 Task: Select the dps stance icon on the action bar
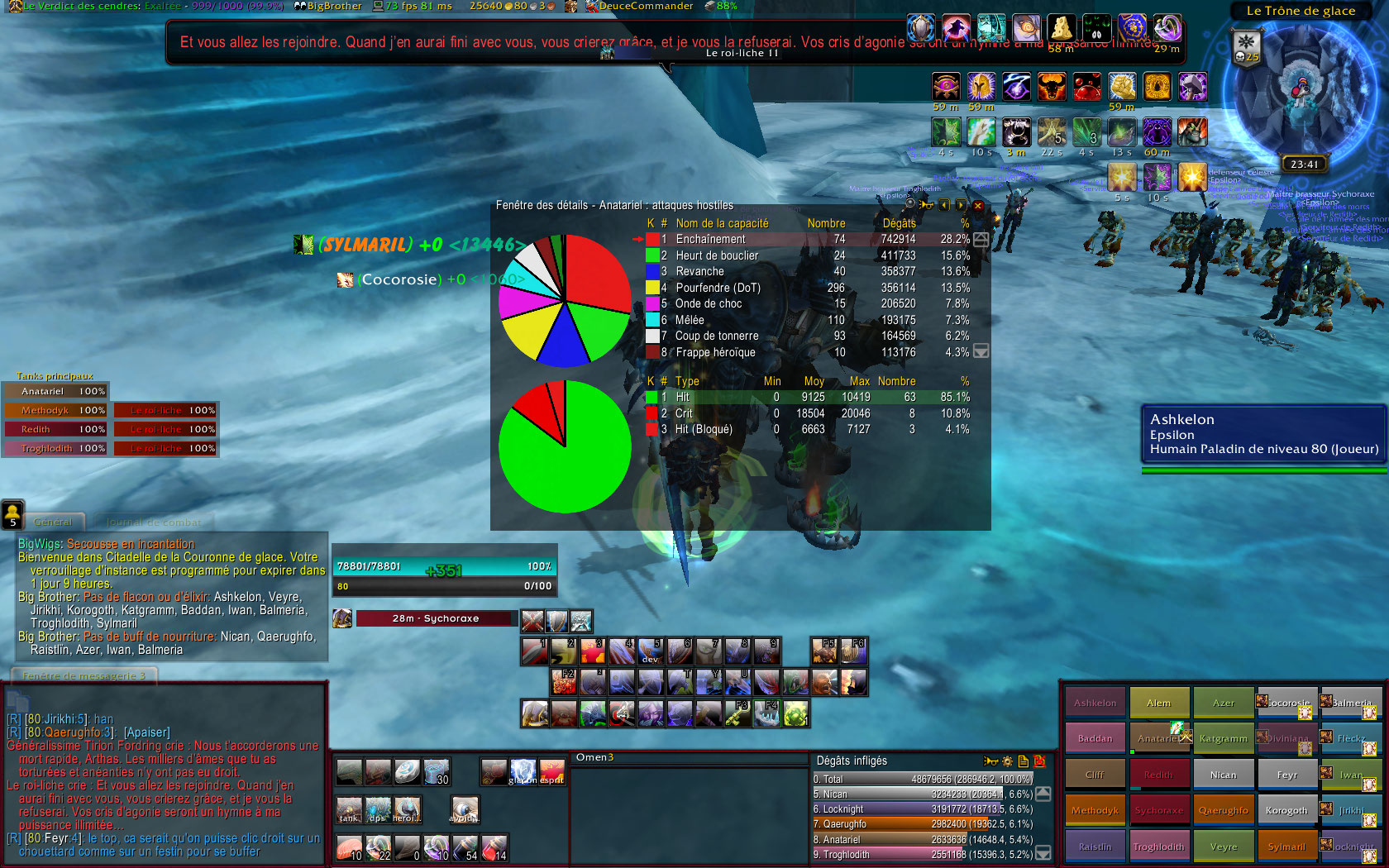point(379,810)
